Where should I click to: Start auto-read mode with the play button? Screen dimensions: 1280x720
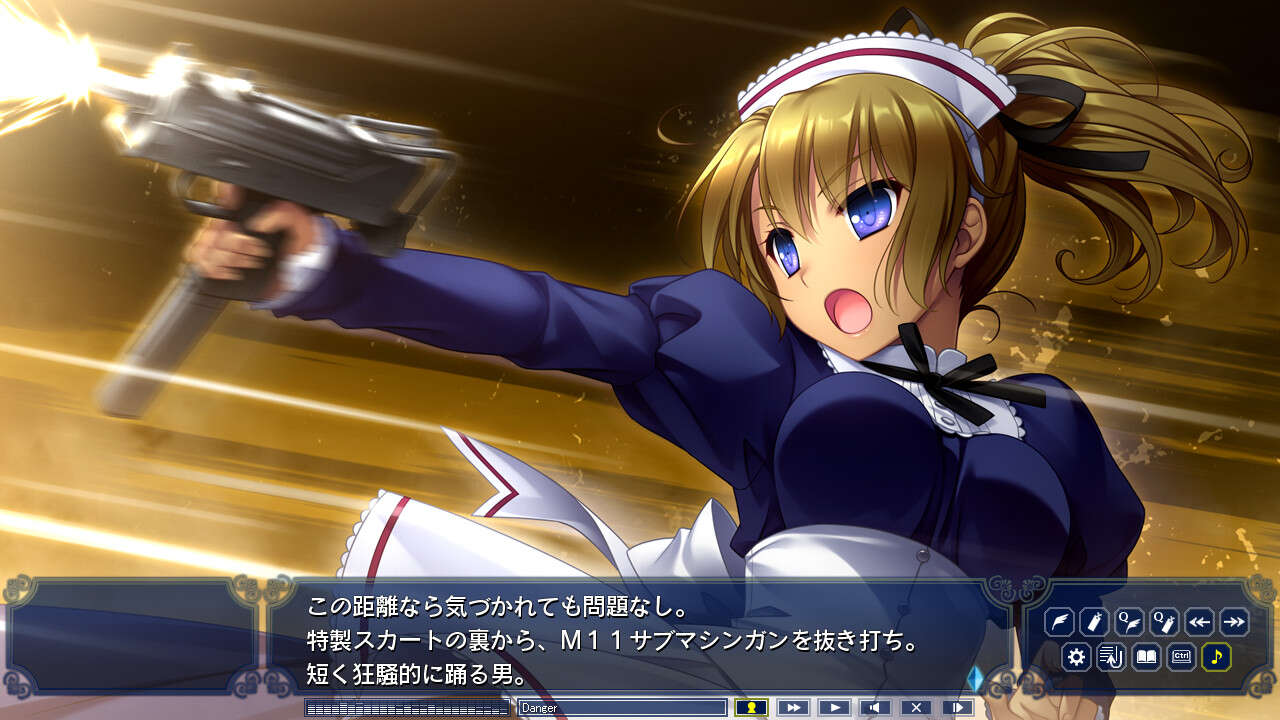point(834,706)
